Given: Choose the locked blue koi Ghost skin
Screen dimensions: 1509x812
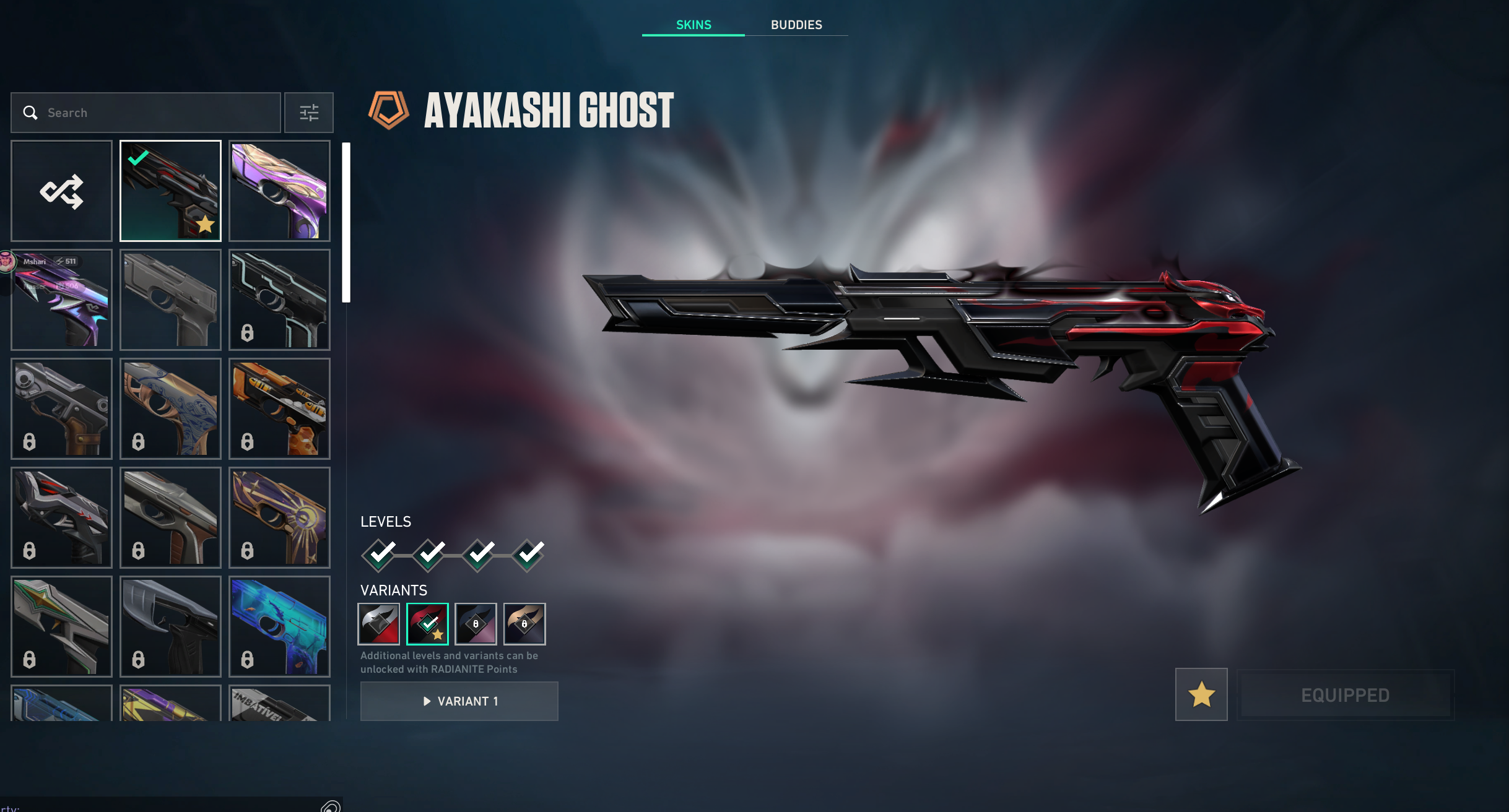Looking at the screenshot, I should [x=279, y=626].
